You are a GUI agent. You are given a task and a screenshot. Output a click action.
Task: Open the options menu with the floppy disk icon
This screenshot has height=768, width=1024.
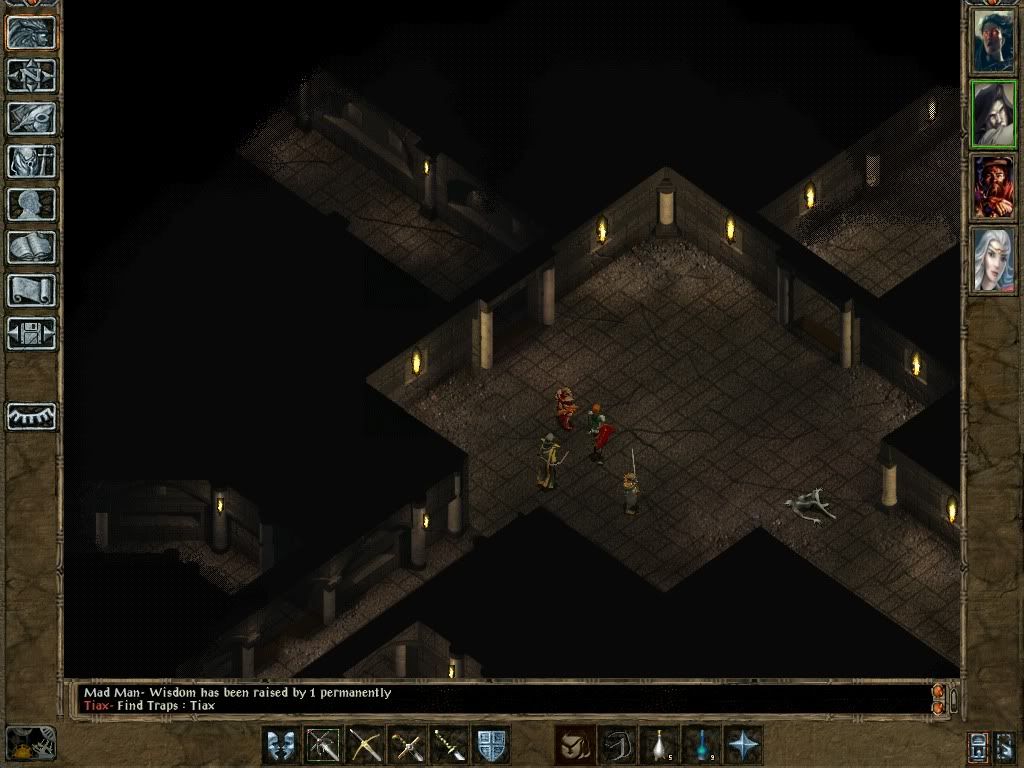[x=32, y=333]
